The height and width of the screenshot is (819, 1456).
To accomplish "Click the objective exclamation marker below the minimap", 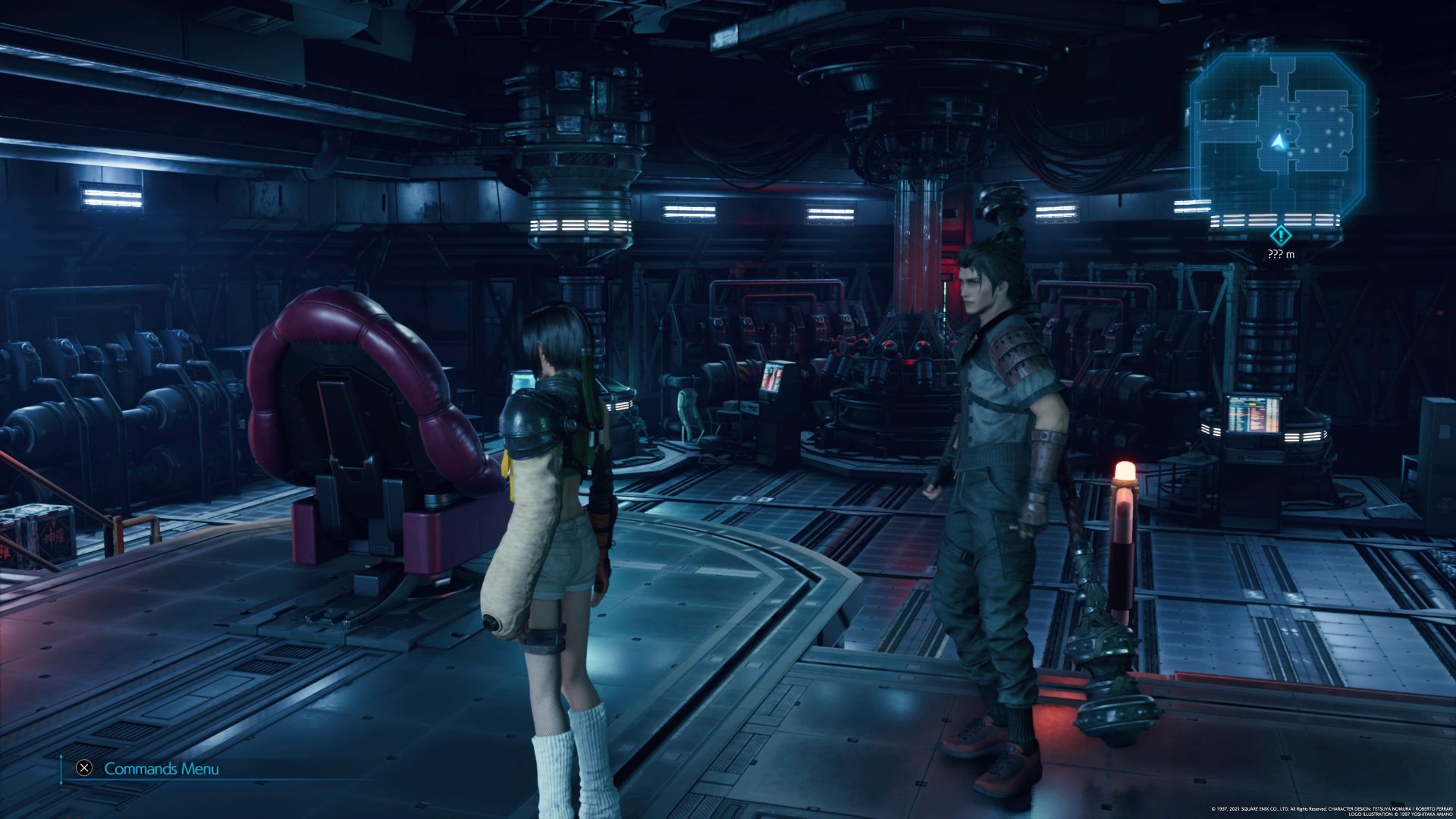I will tap(1280, 235).
